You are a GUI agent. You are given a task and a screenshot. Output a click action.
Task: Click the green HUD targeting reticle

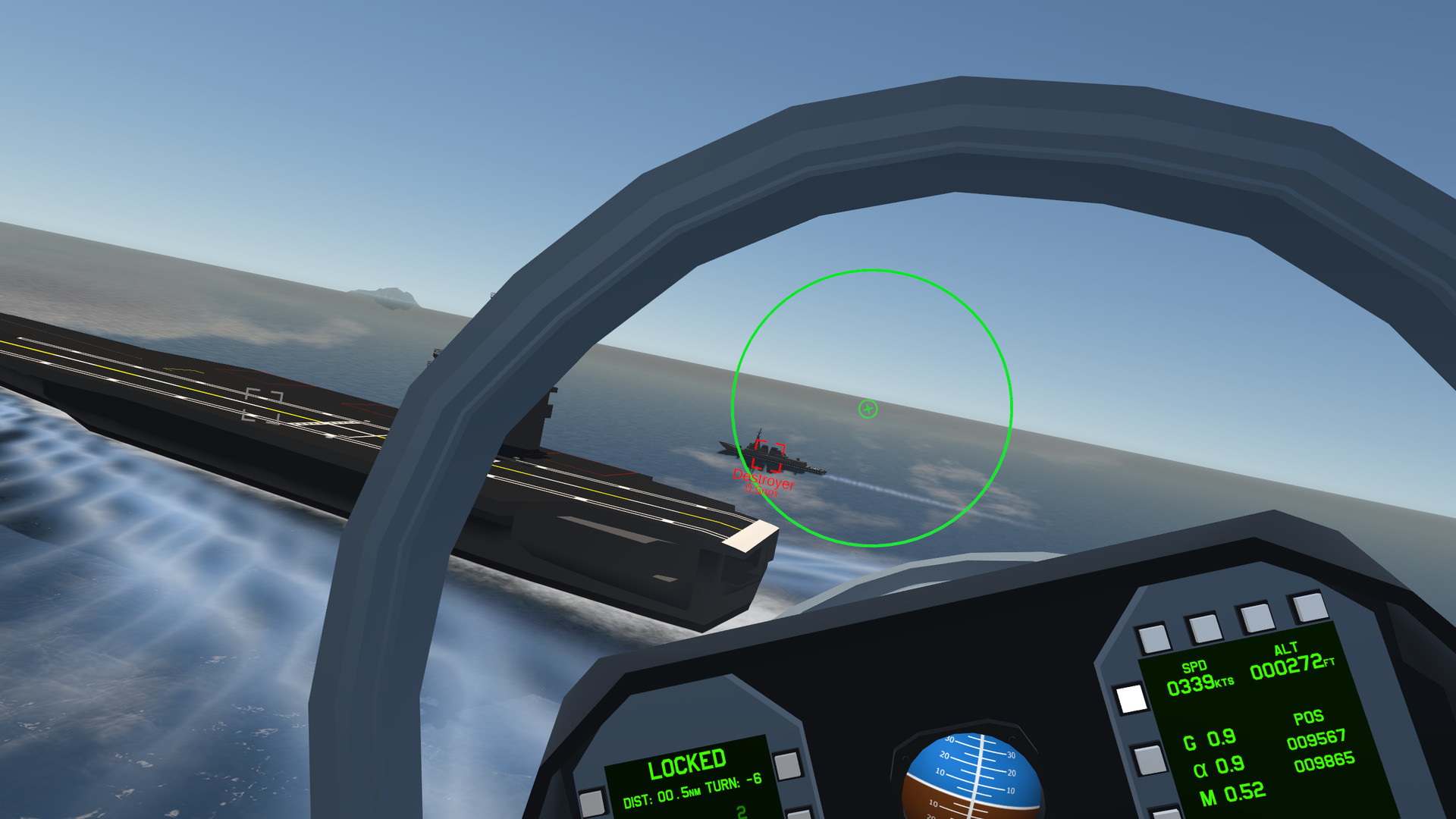tap(867, 408)
